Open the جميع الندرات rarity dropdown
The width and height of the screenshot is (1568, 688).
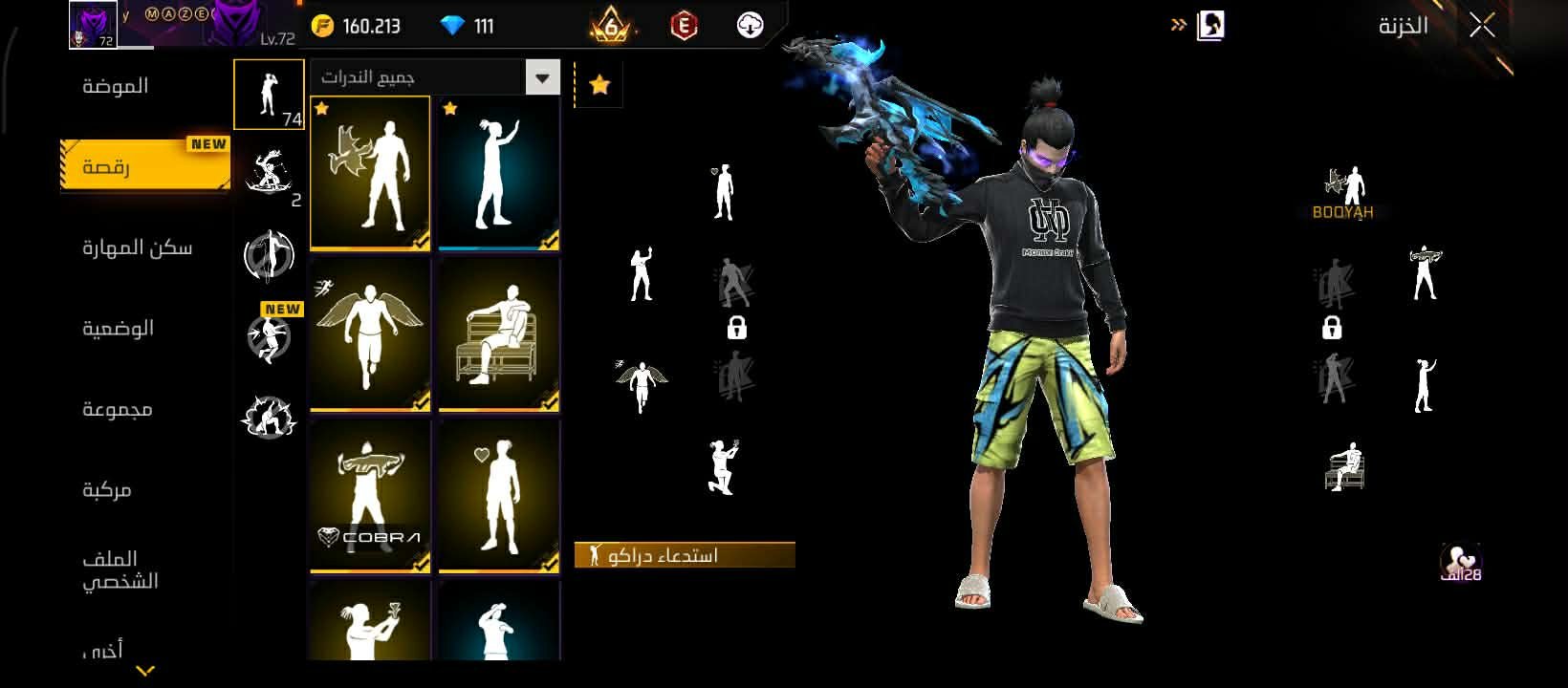(542, 77)
